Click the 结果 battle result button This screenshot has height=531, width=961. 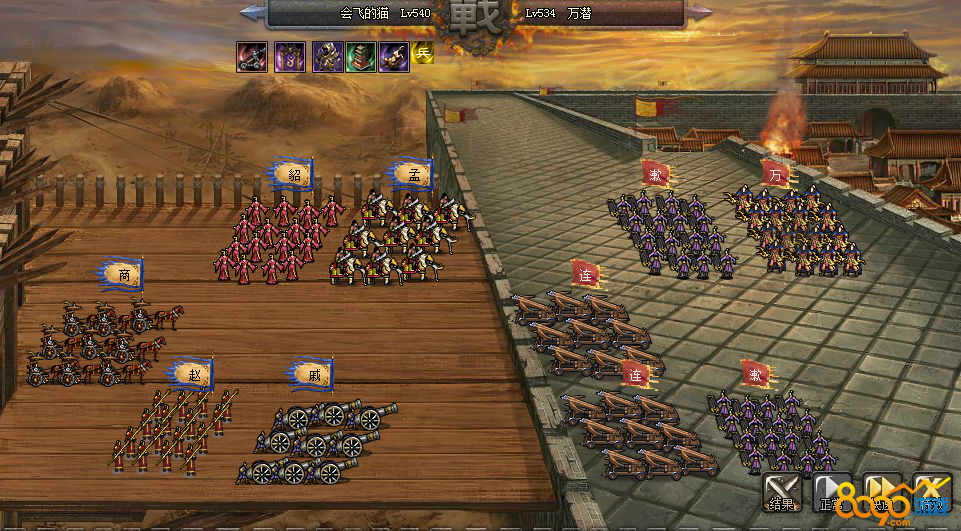click(781, 492)
